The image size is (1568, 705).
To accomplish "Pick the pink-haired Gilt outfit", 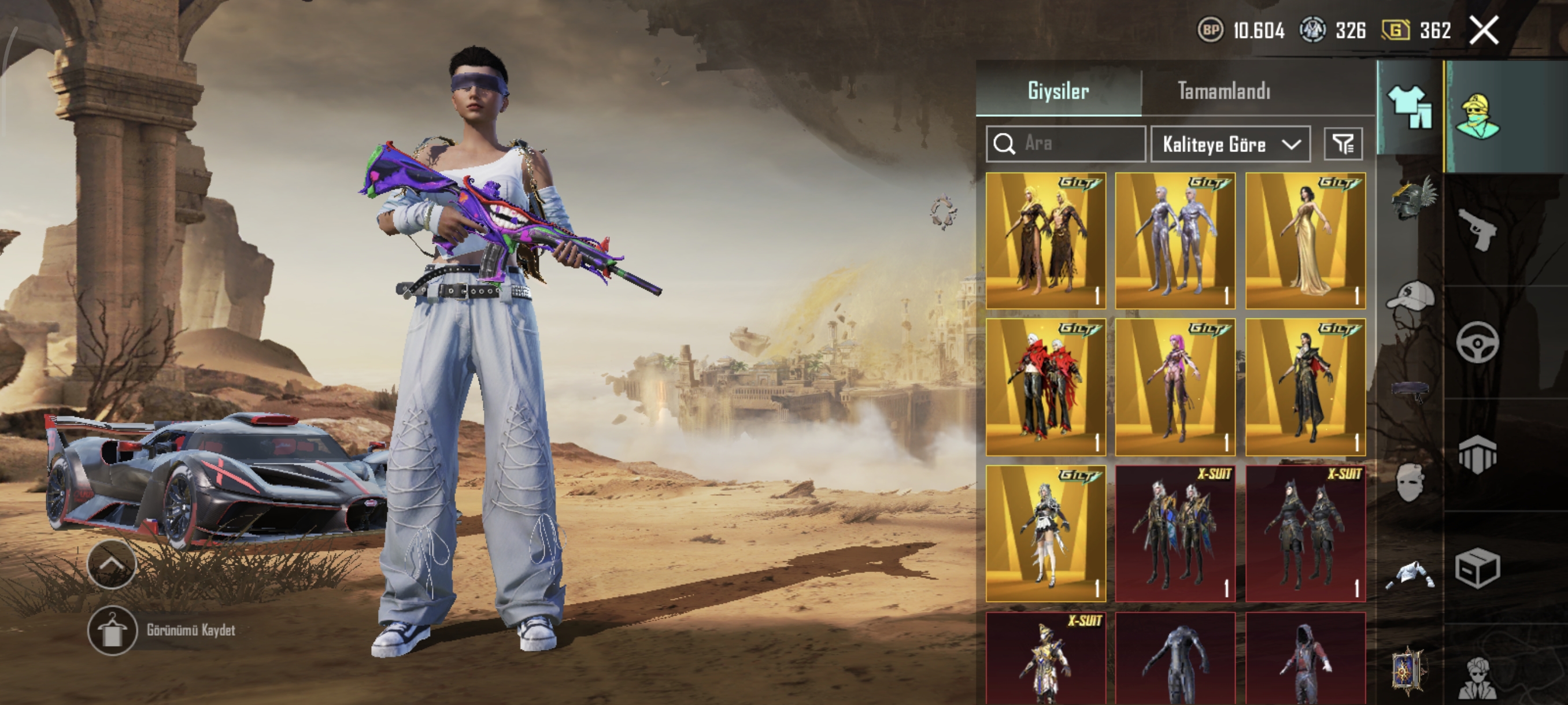I will (x=1175, y=387).
